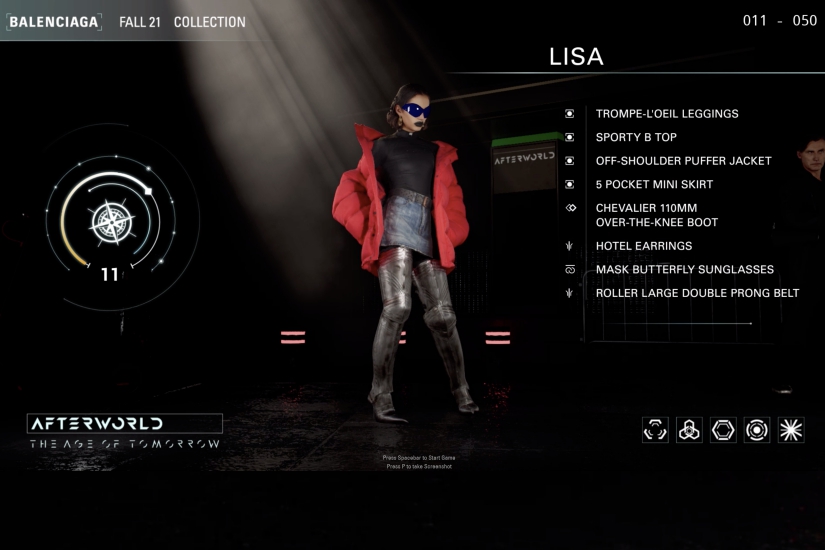This screenshot has width=825, height=550.
Task: Pick the 5 Pocket Mini Skirt item
Action: 653,185
